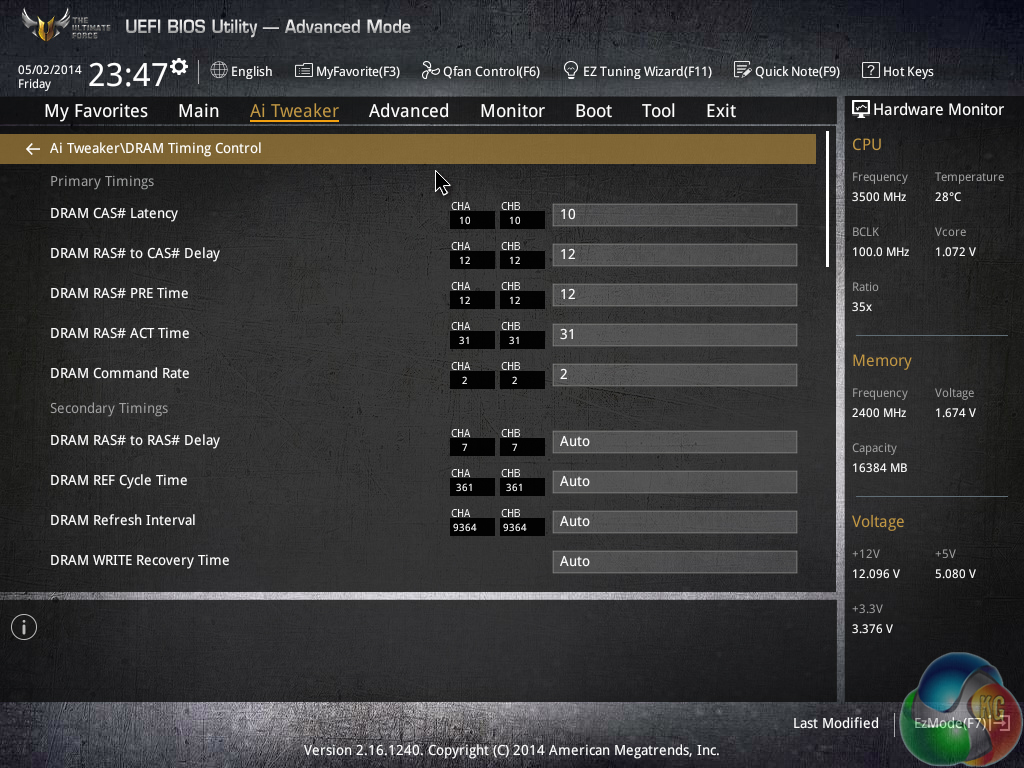
Task: Start the EZ Tuning Wizard(F11)
Action: tap(637, 71)
